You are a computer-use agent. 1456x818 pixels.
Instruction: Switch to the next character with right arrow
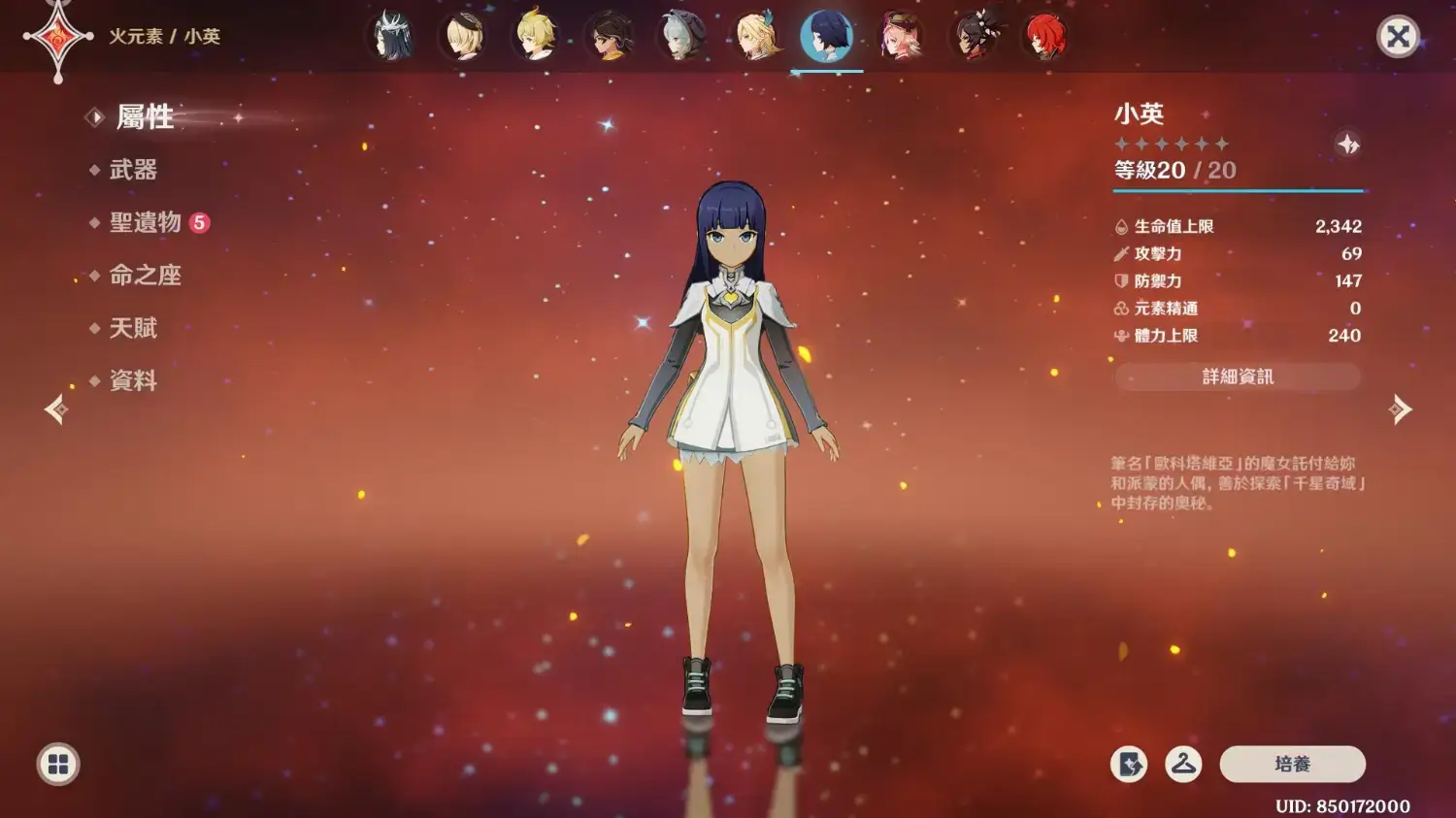tap(1400, 409)
